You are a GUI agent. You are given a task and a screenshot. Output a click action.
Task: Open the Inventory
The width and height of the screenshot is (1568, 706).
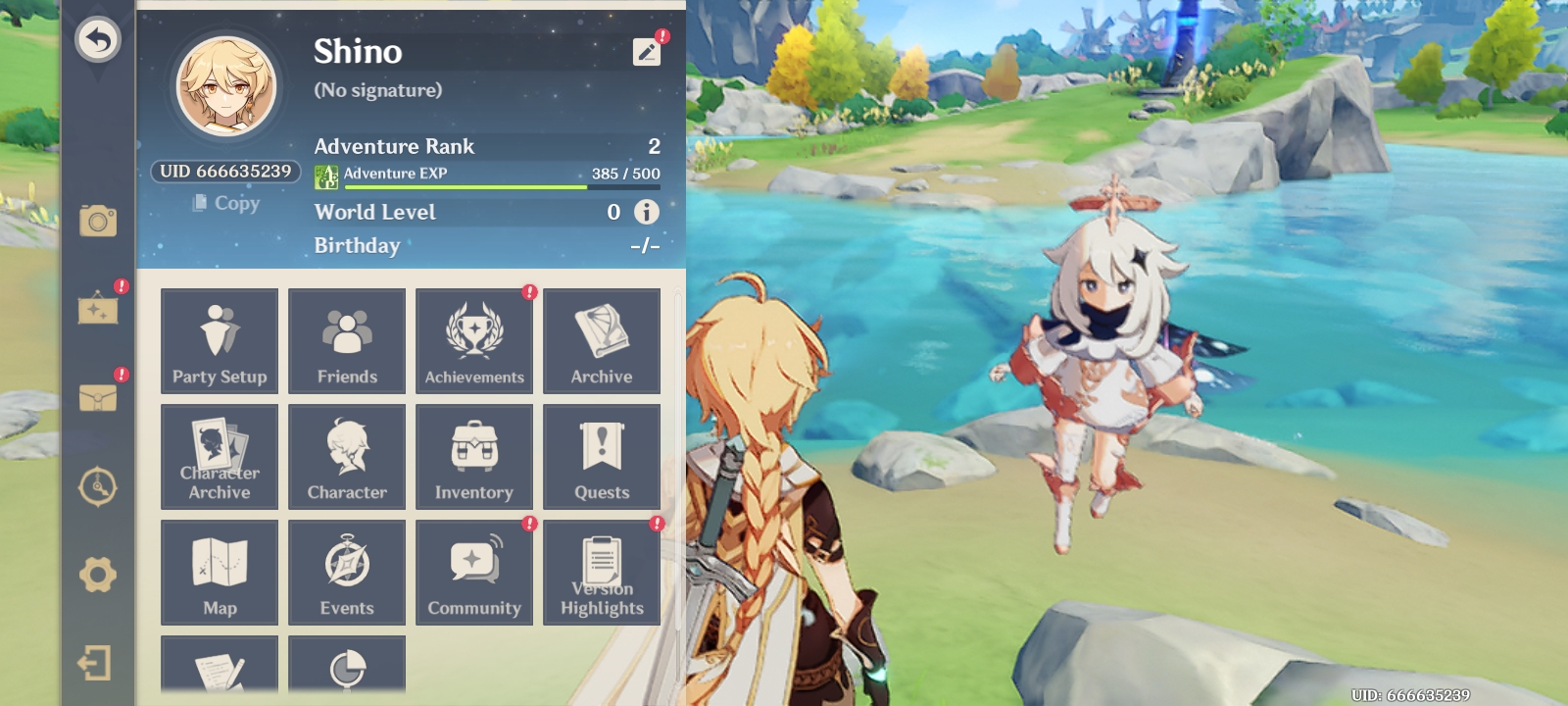point(474,456)
